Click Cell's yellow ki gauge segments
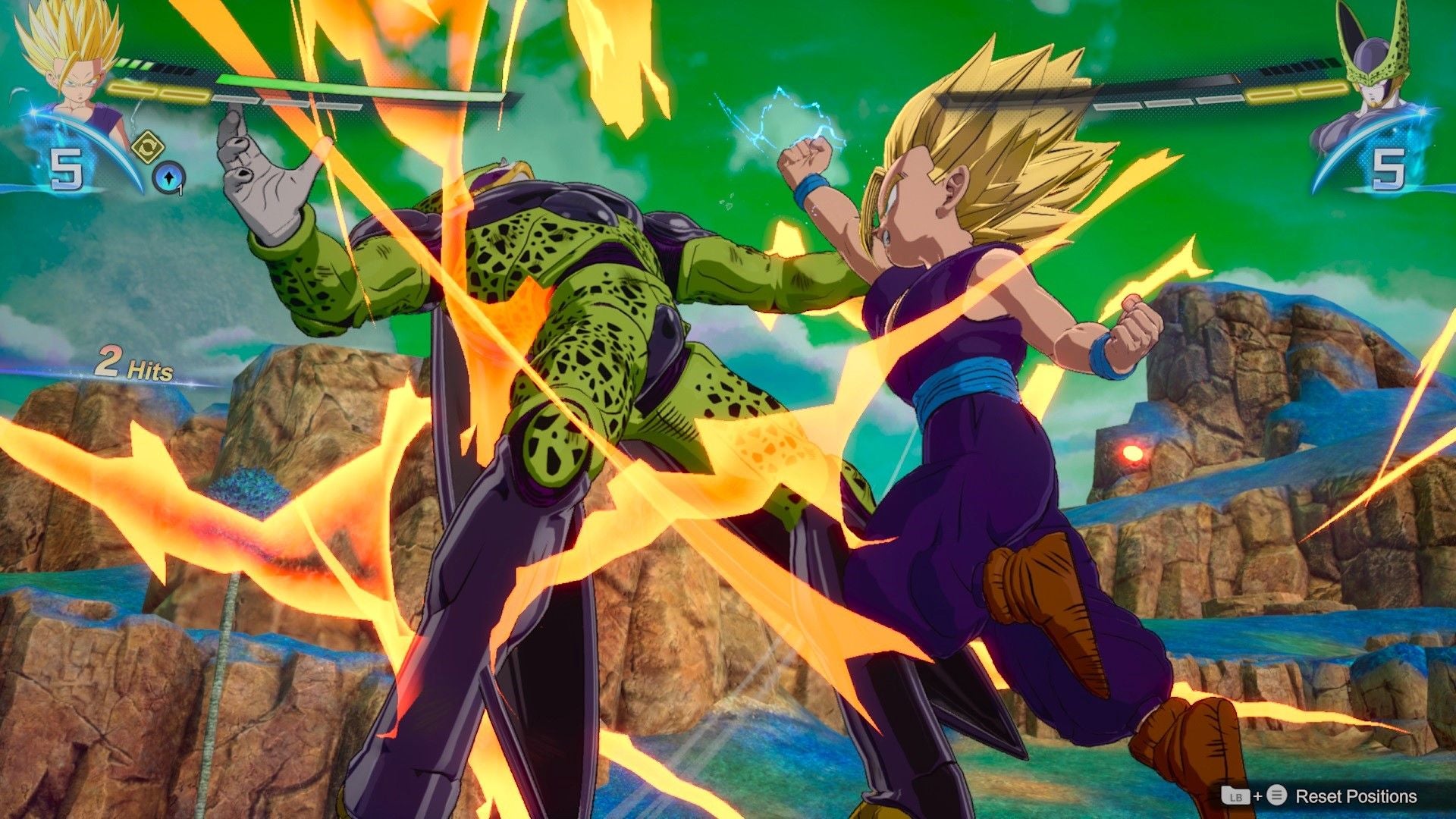The image size is (1456, 819). point(1298,93)
